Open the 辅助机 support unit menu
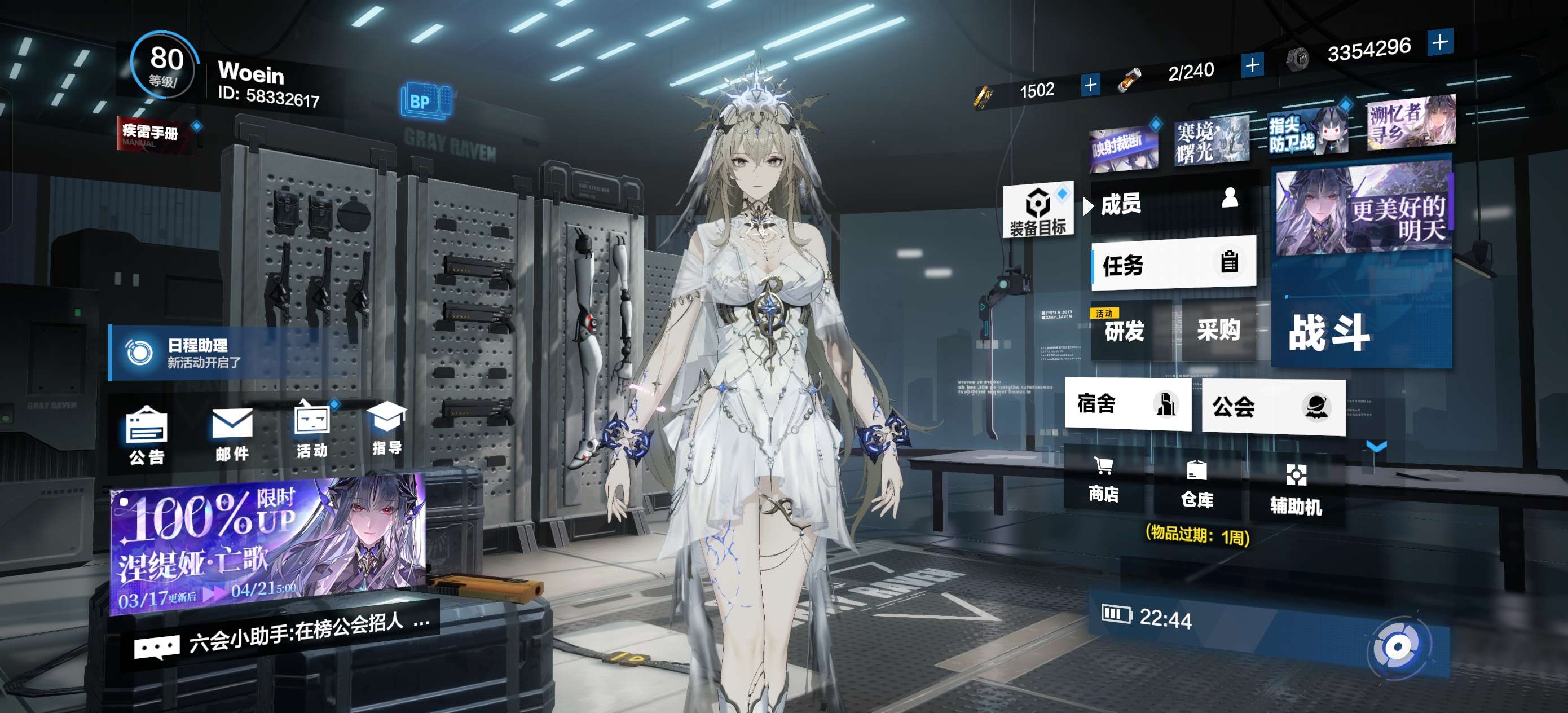 1296,490
